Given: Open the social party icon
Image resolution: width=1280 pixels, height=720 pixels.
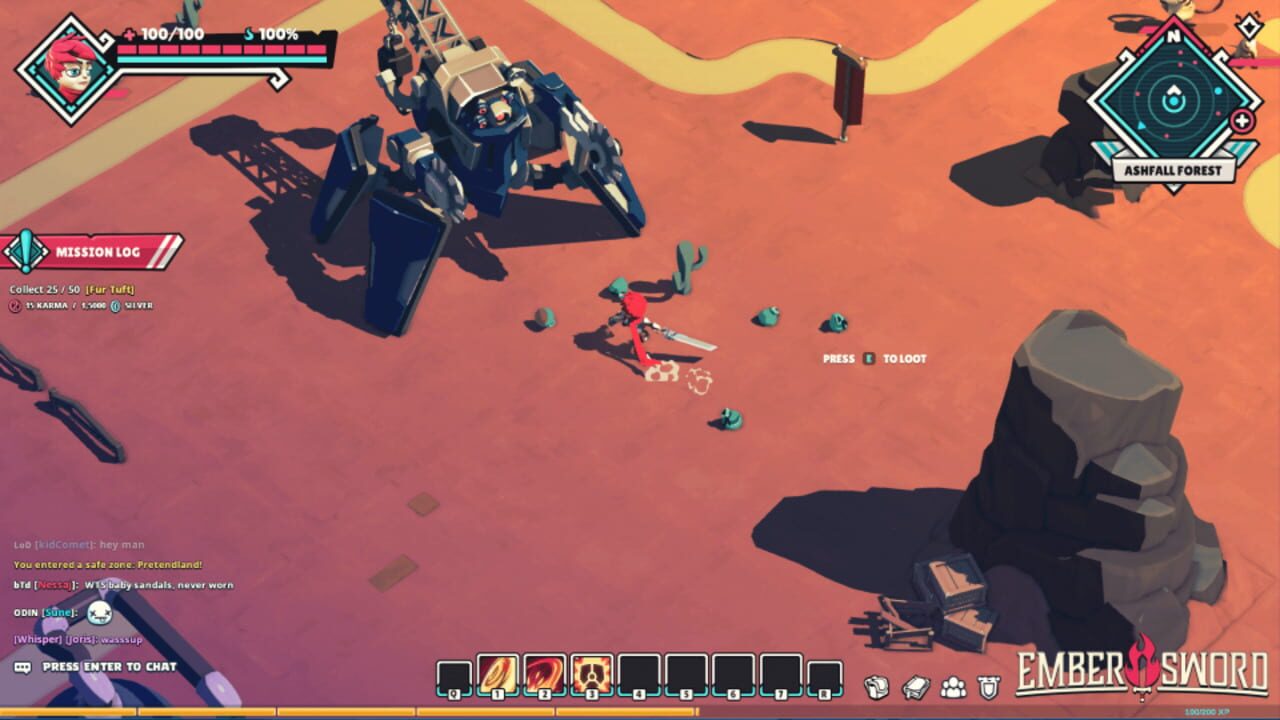Looking at the screenshot, I should tap(953, 685).
